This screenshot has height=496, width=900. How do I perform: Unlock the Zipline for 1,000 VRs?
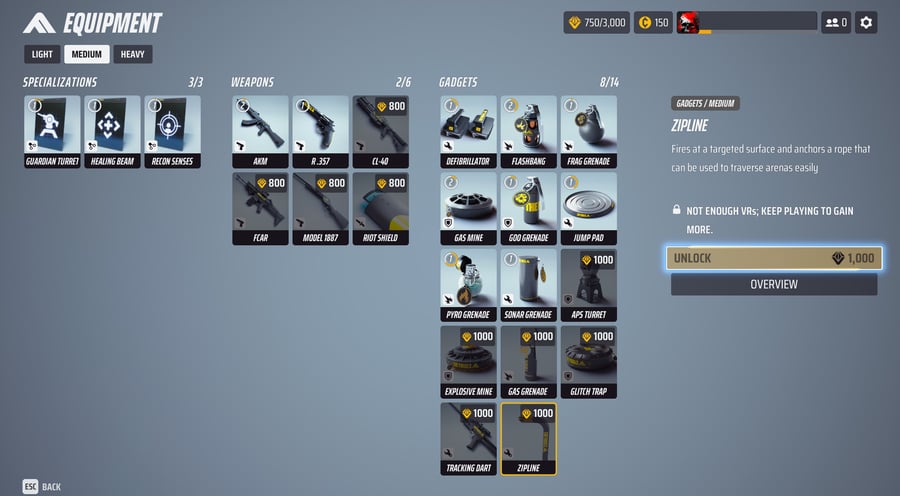[774, 258]
